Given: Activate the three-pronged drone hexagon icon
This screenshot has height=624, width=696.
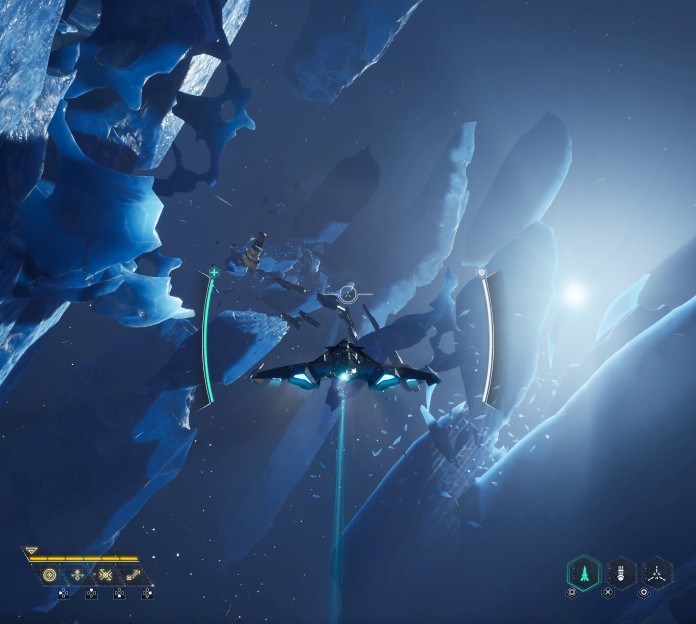Looking at the screenshot, I should (x=656, y=573).
